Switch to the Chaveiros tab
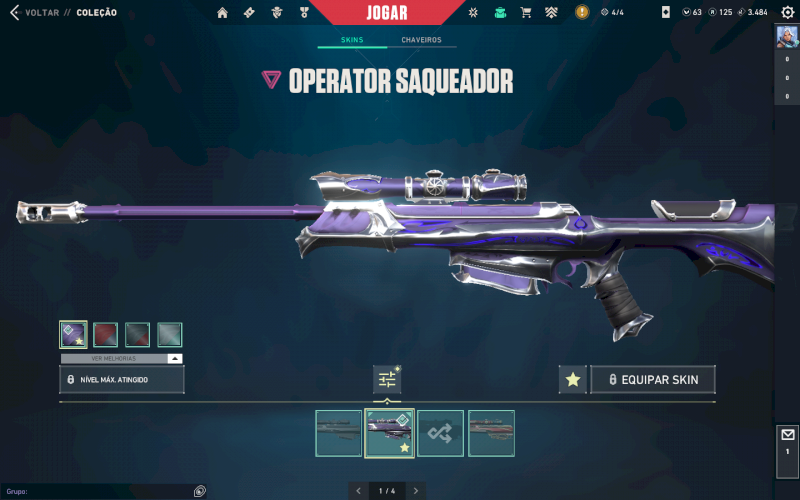 (421, 40)
